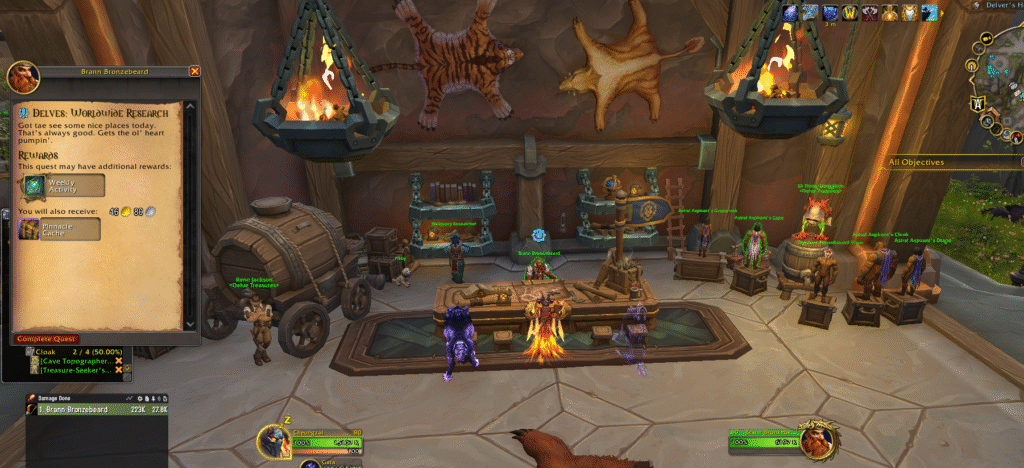The width and height of the screenshot is (1024, 468).
Task: Click the player character portrait frame
Action: [x=275, y=441]
